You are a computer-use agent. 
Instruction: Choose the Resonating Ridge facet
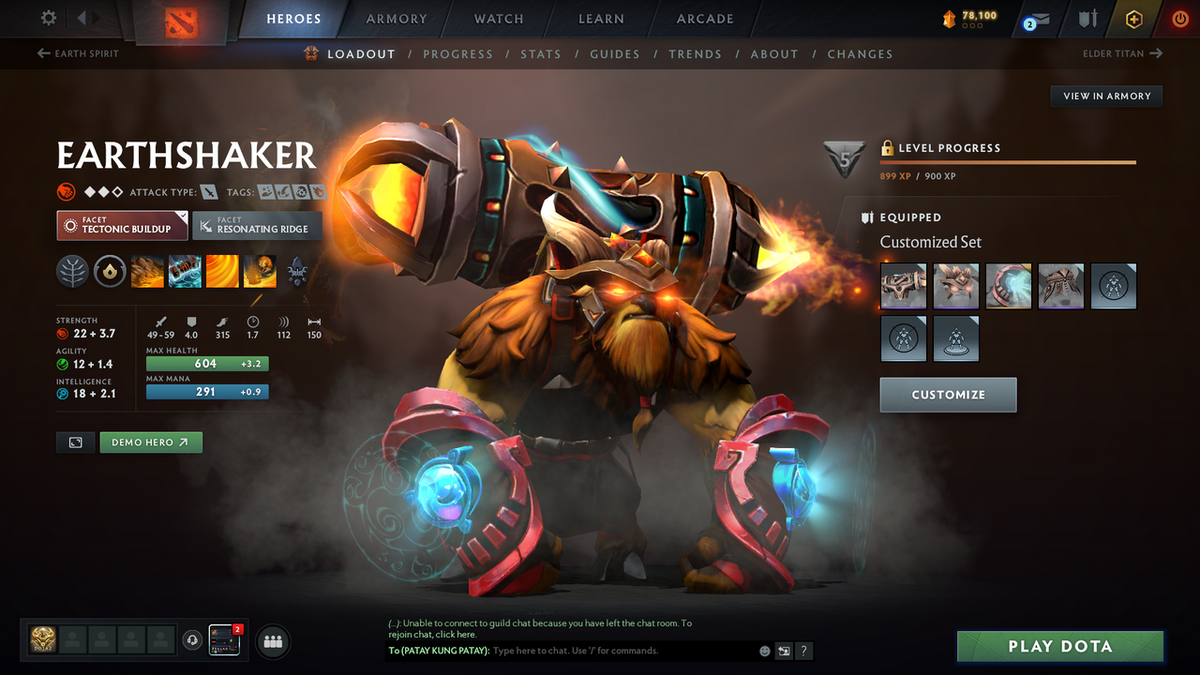[x=258, y=225]
